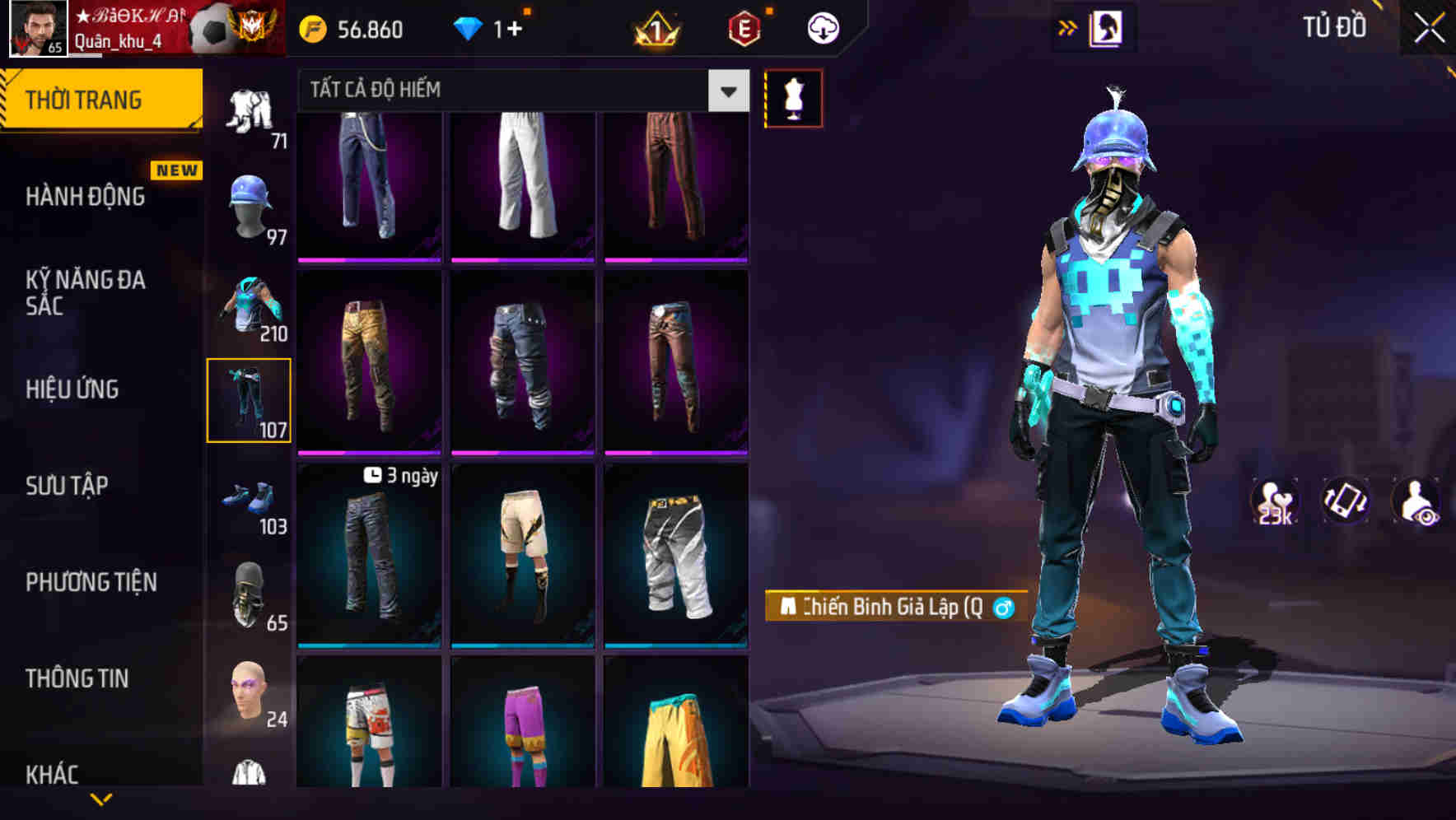The image size is (1456, 820).
Task: Open the rank crown icon
Action: click(655, 29)
